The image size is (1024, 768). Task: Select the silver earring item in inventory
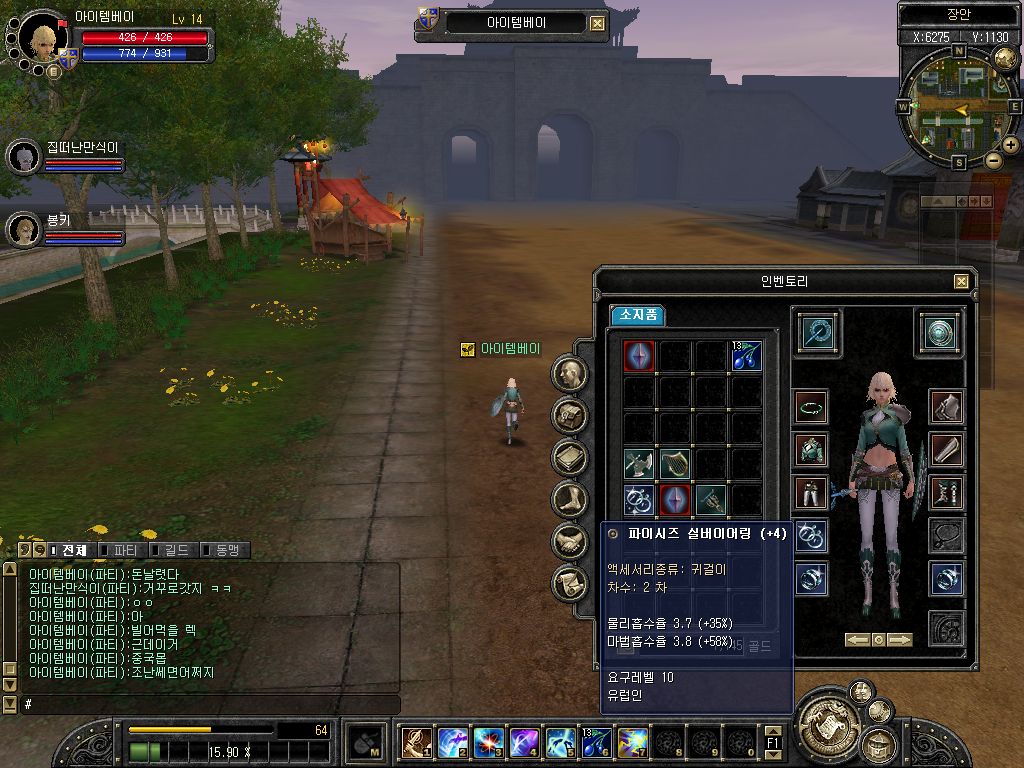(638, 498)
